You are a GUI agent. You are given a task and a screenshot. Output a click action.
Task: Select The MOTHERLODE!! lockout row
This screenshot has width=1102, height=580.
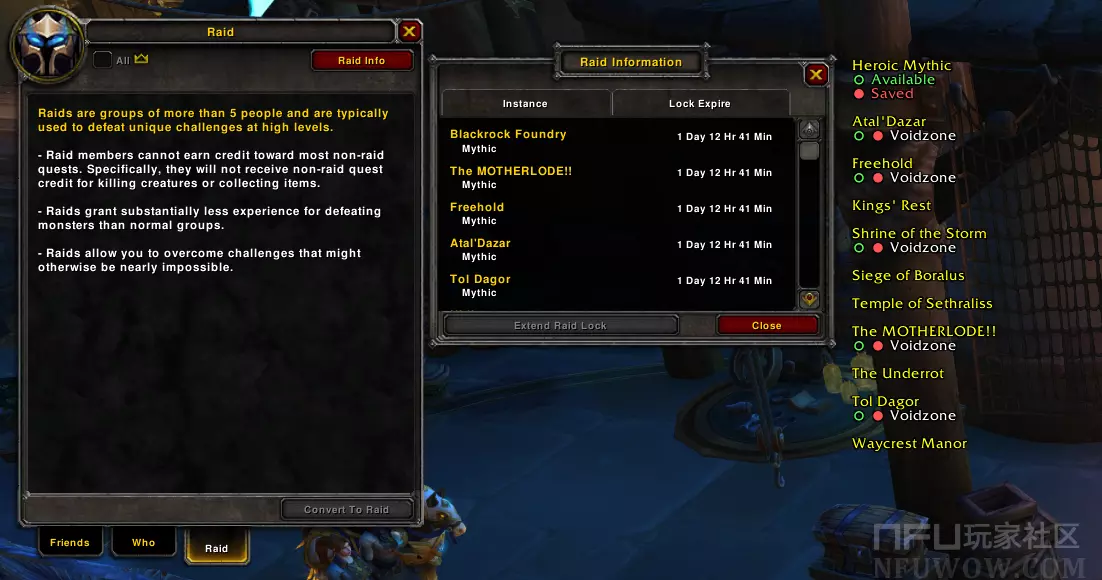pyautogui.click(x=615, y=177)
